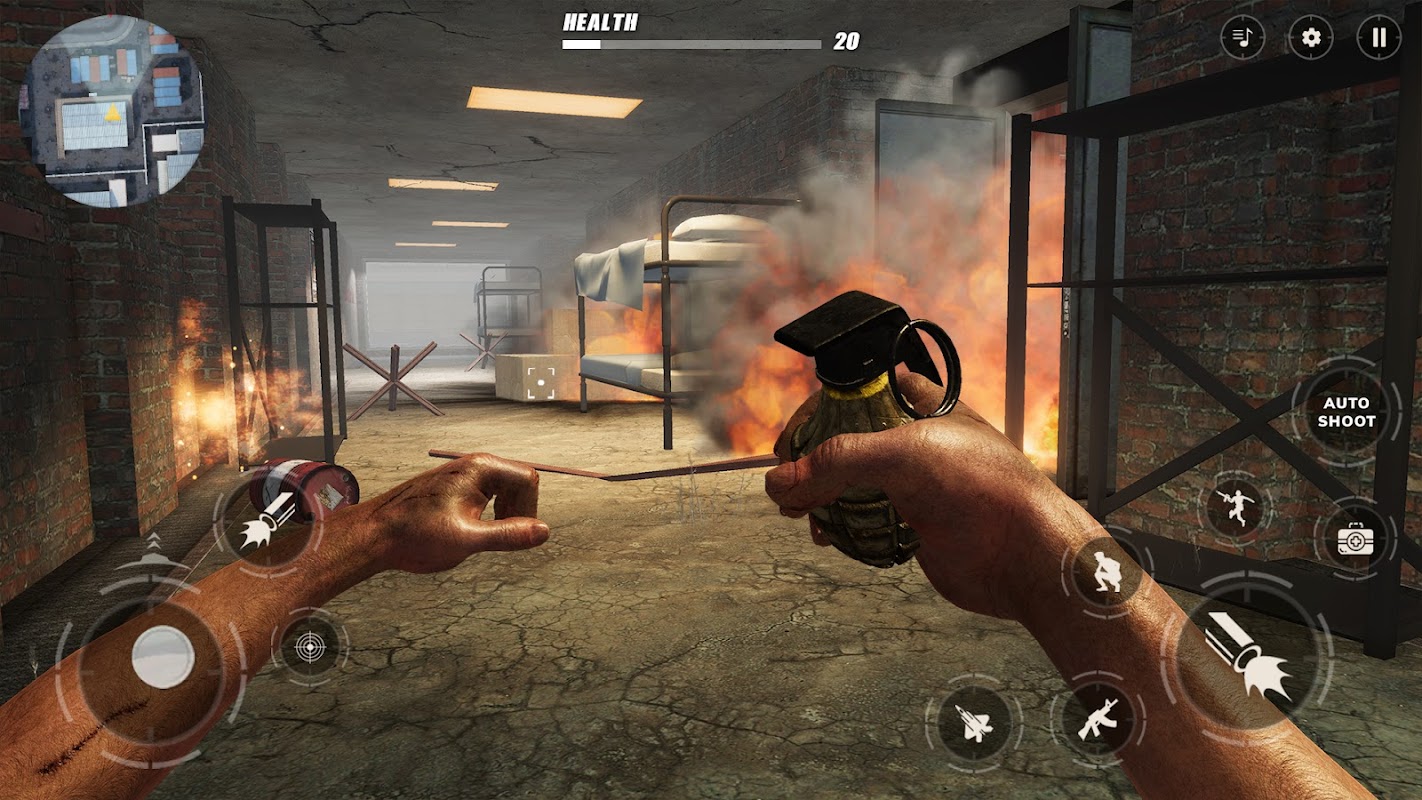
Task: Fire with the large bullet button
Action: [1247, 660]
